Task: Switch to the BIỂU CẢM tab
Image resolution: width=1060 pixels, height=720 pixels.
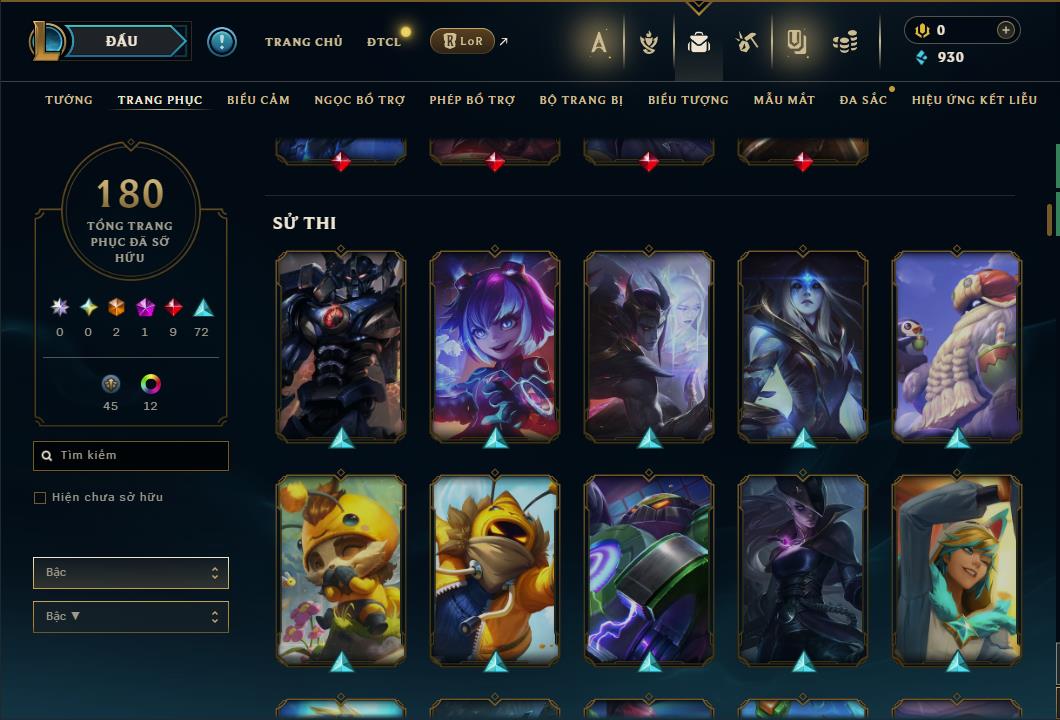Action: [x=258, y=100]
